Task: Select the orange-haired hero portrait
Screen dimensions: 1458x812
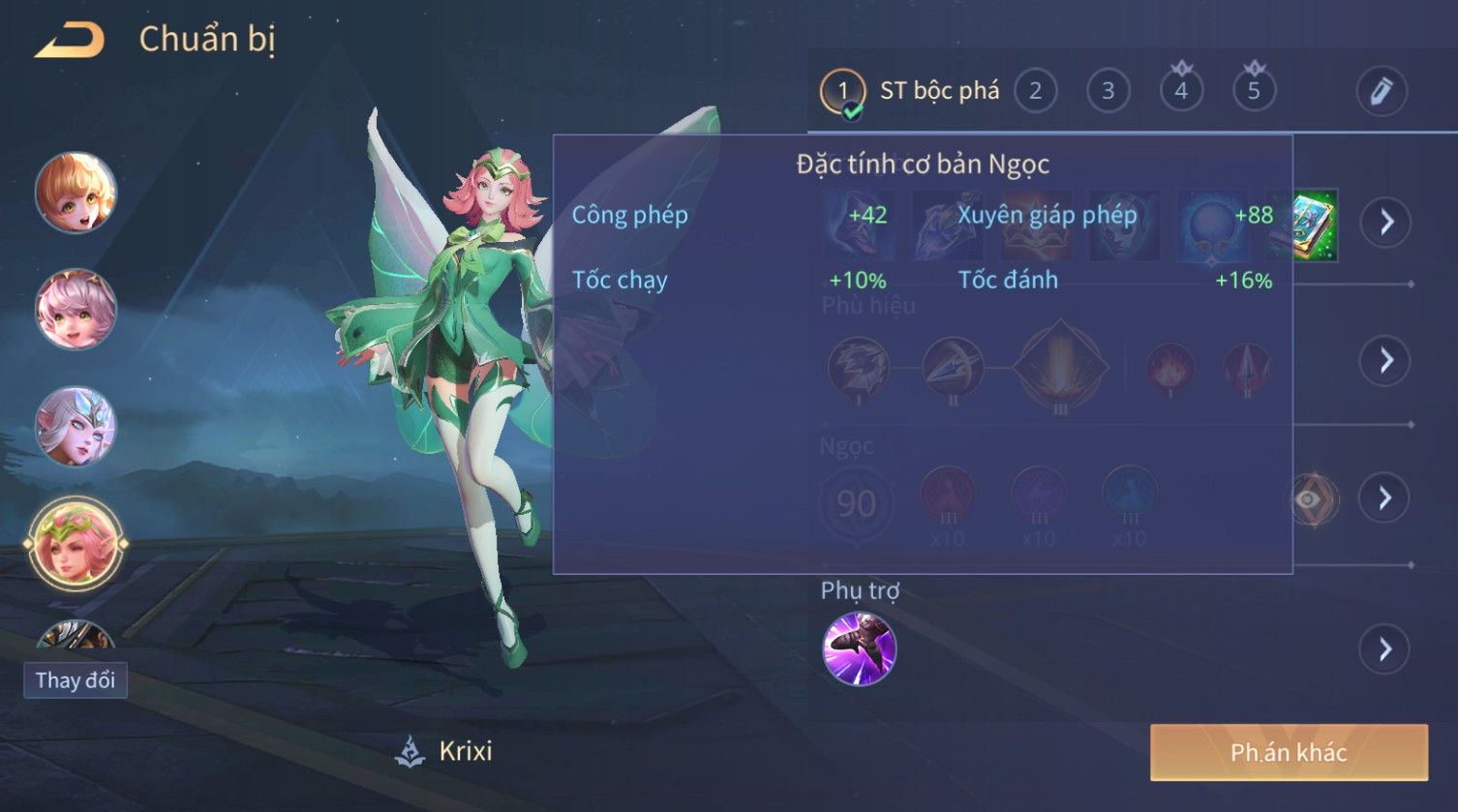Action: tap(76, 193)
